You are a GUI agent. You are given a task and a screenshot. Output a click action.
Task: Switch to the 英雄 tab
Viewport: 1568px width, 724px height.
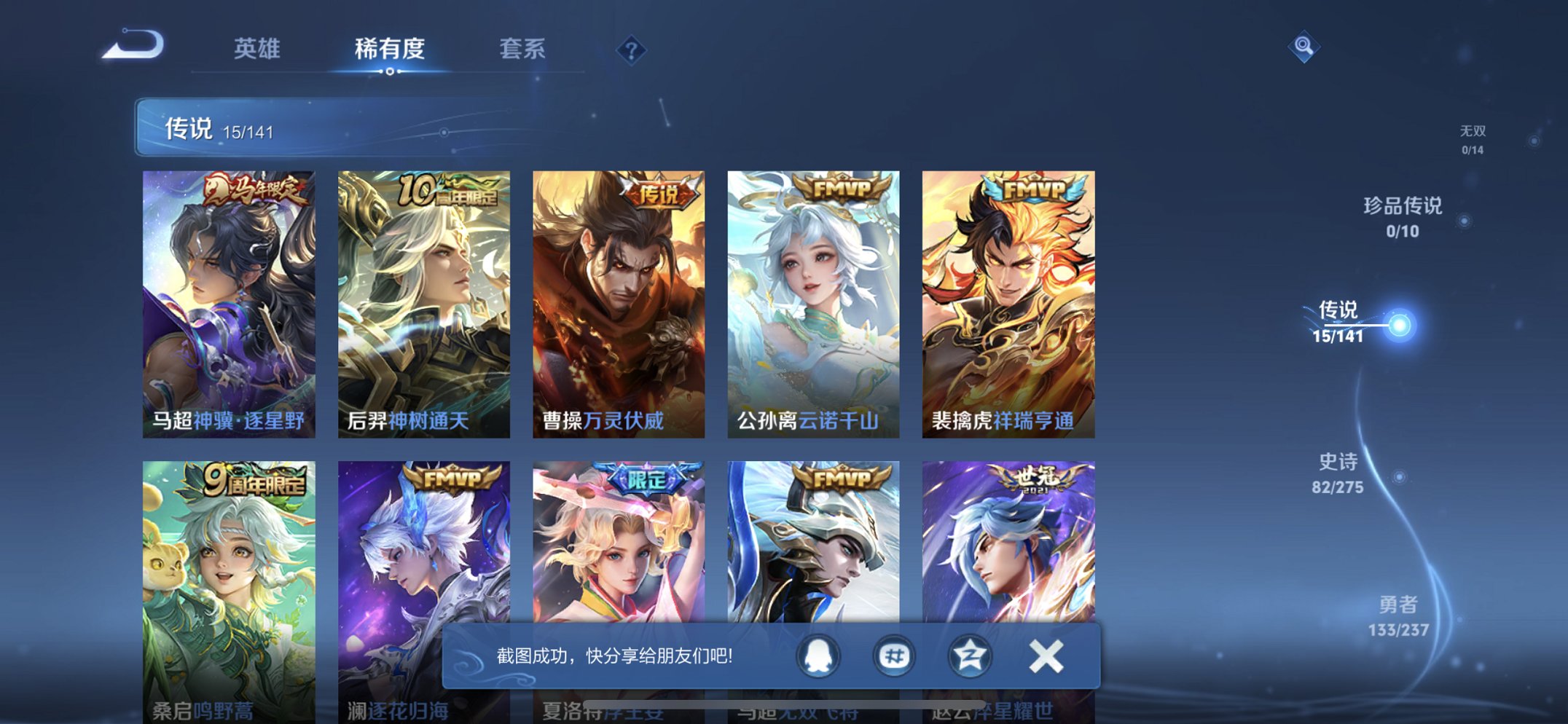coord(256,49)
